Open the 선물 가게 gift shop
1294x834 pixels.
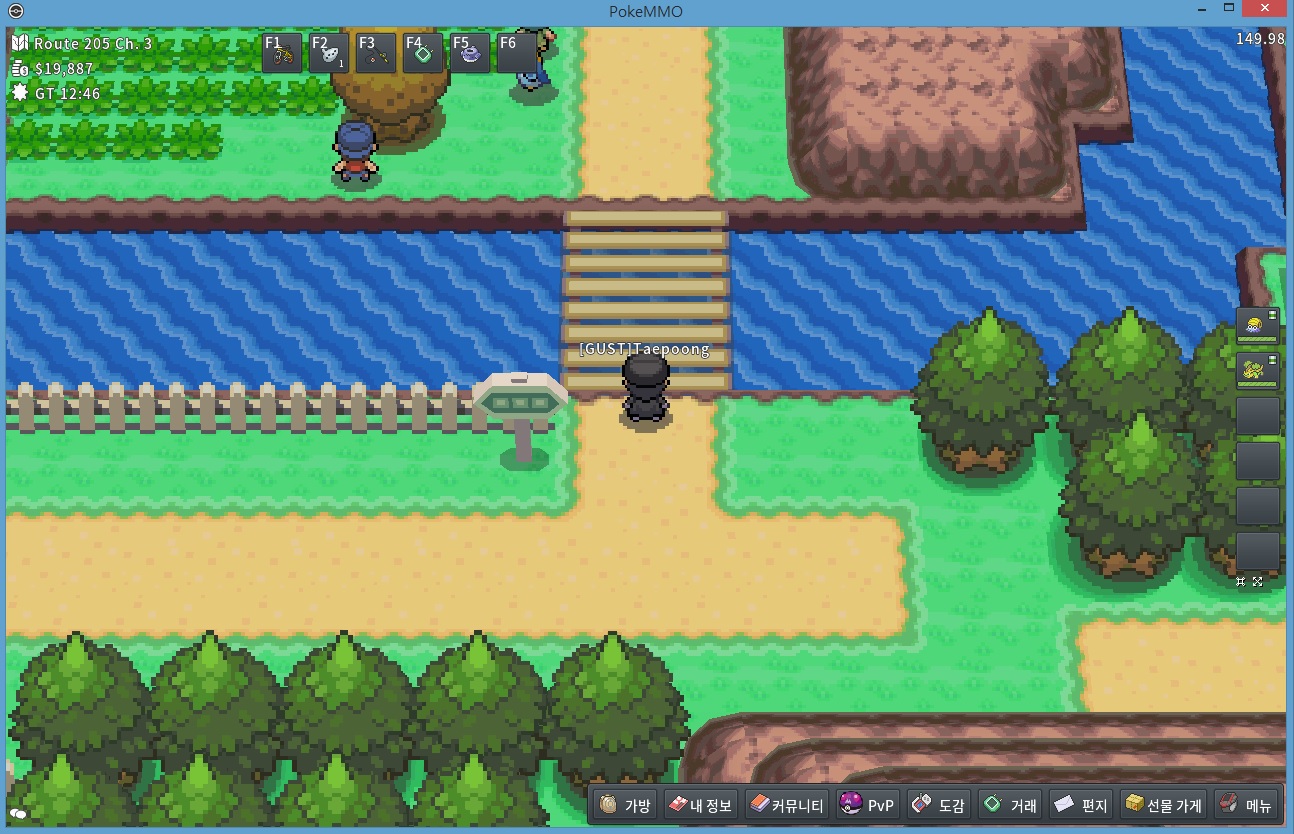point(1162,805)
